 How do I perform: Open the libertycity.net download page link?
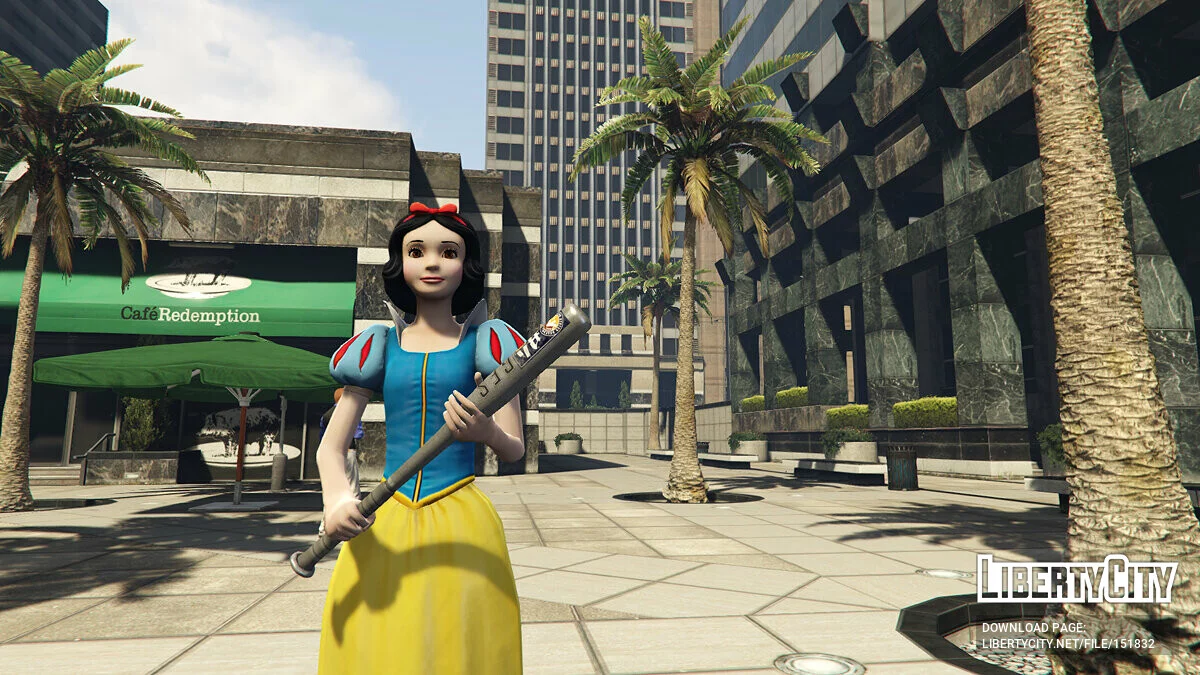pyautogui.click(x=1067, y=644)
